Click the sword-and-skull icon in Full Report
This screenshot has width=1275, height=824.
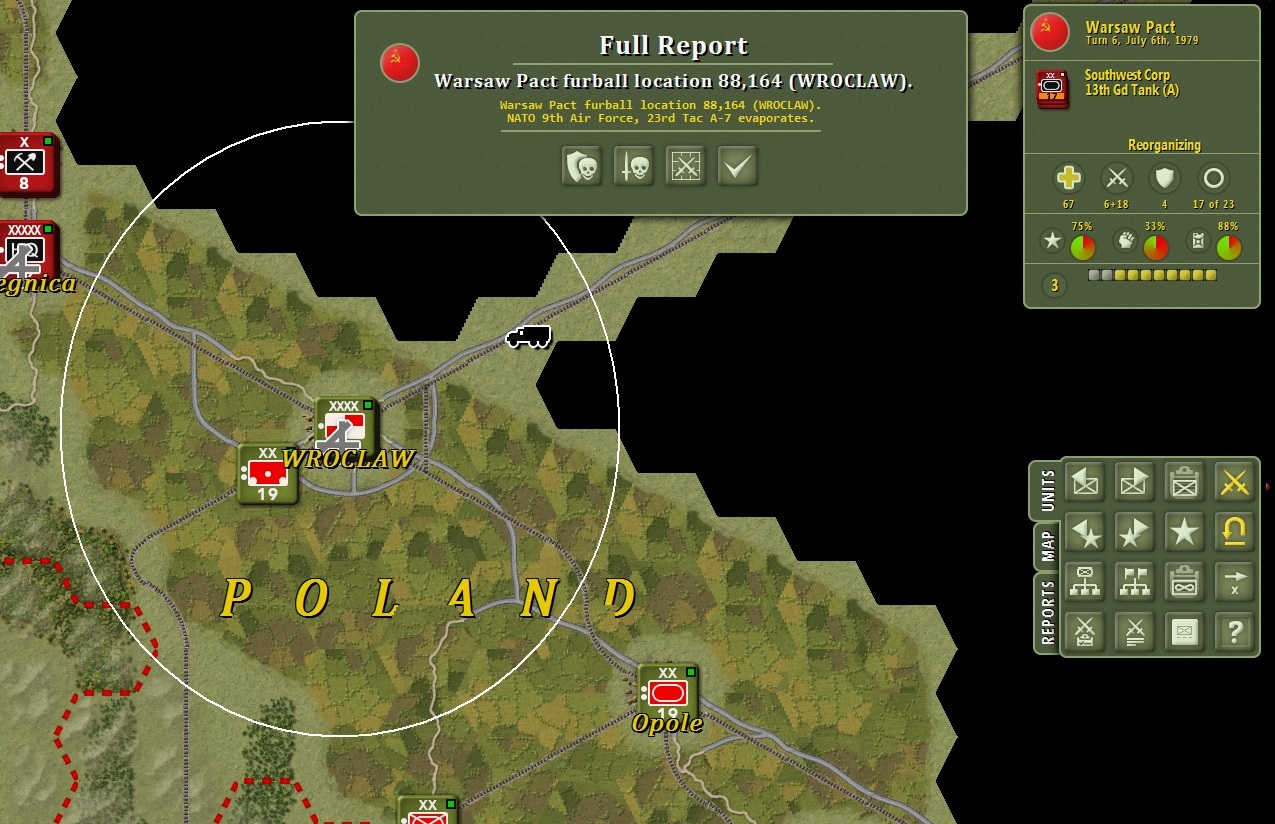click(633, 166)
